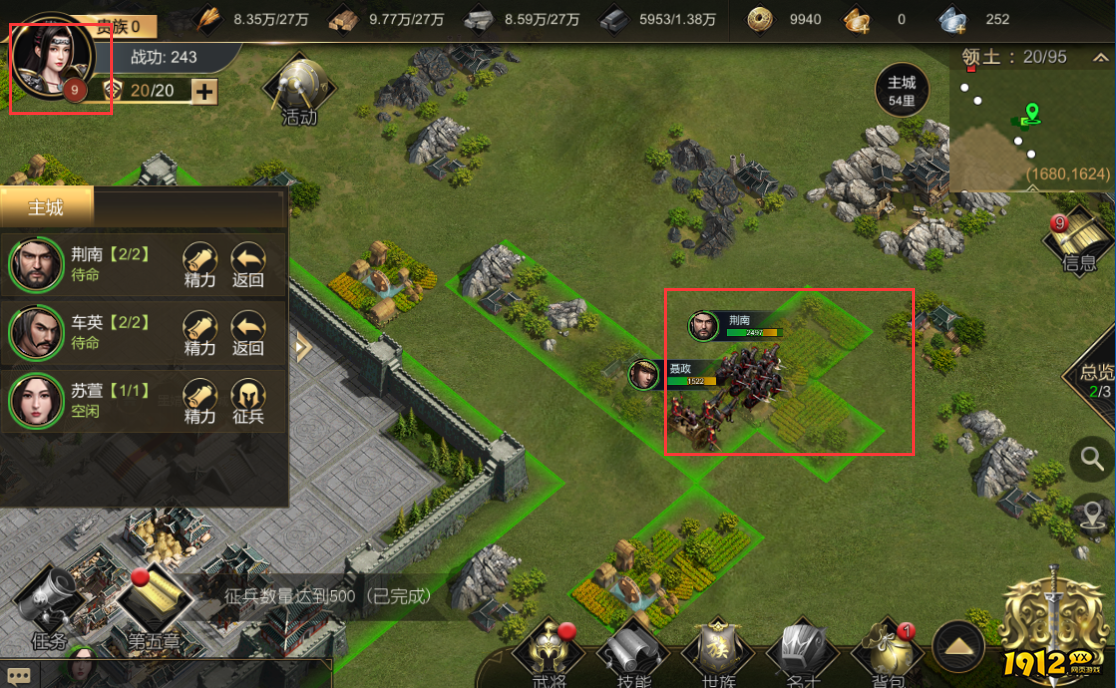The image size is (1116, 688).
Task: Recruit troops for 苏萱 with 征兵
Action: [x=248, y=401]
